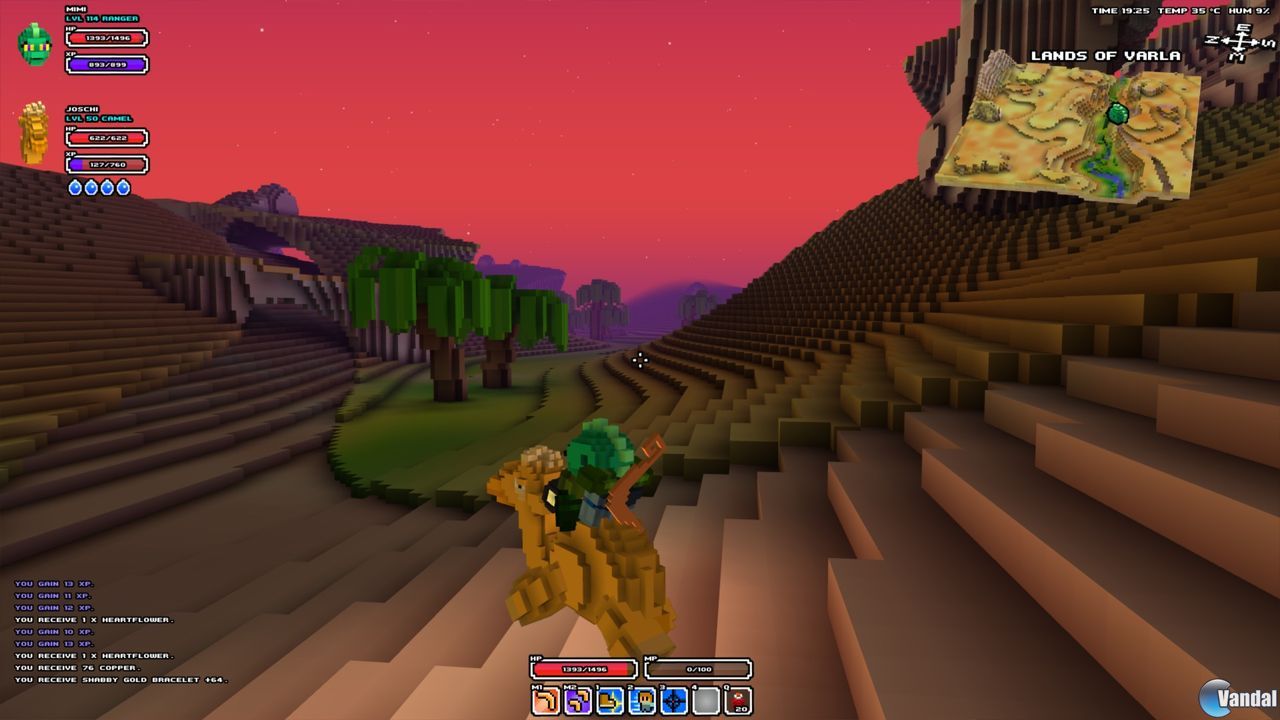Click Mimi's HP bar showing 1393/1496

click(x=107, y=37)
